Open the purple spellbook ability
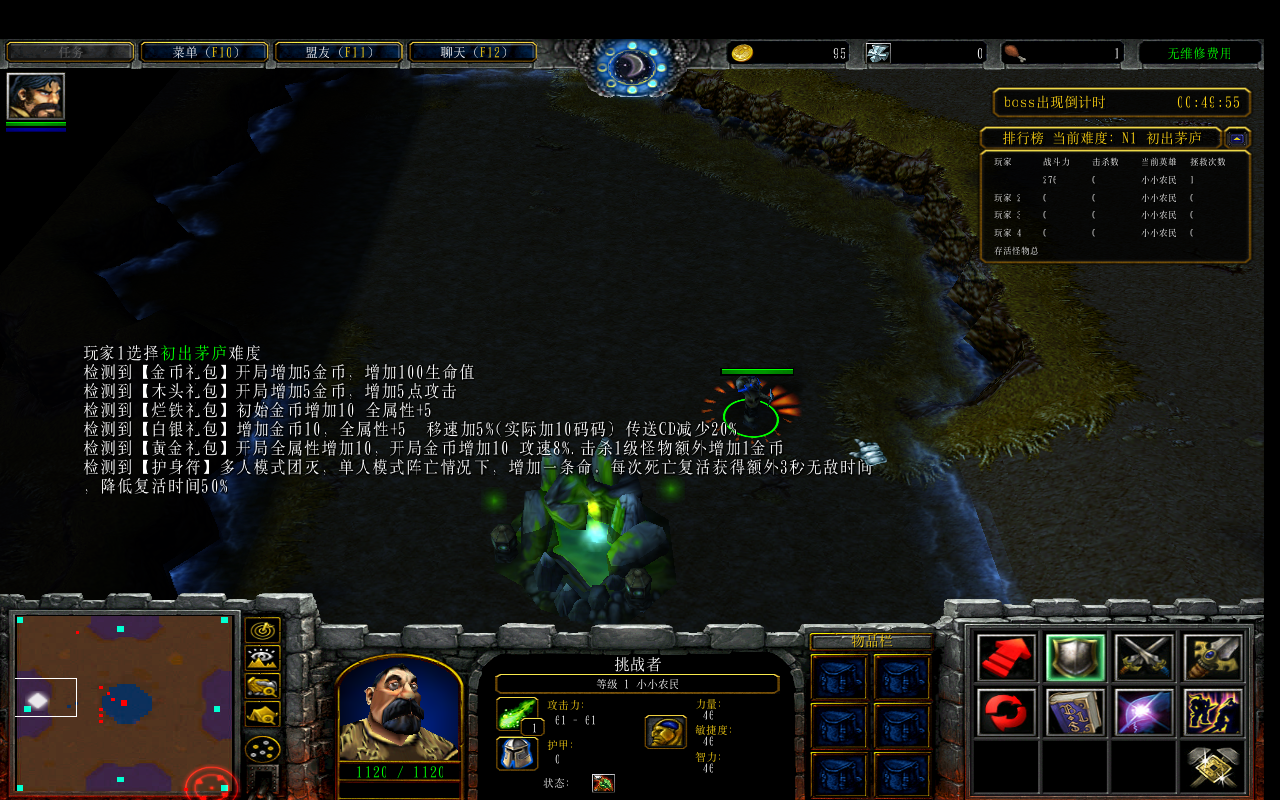This screenshot has width=1280, height=800. click(1075, 711)
